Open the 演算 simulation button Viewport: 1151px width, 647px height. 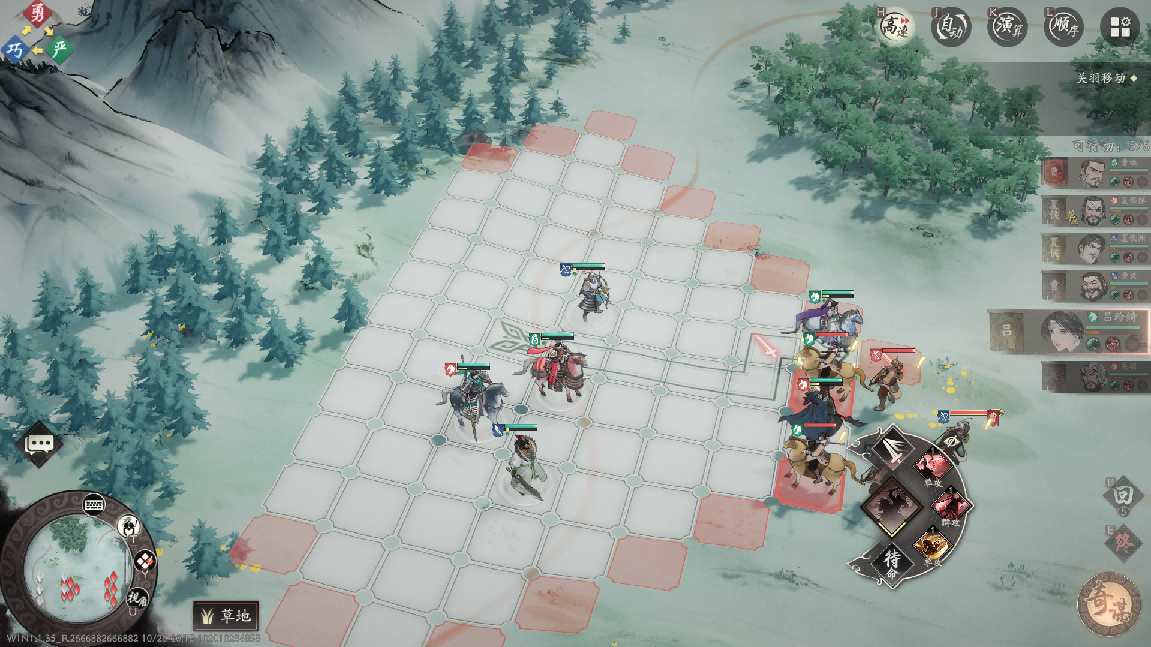1008,27
